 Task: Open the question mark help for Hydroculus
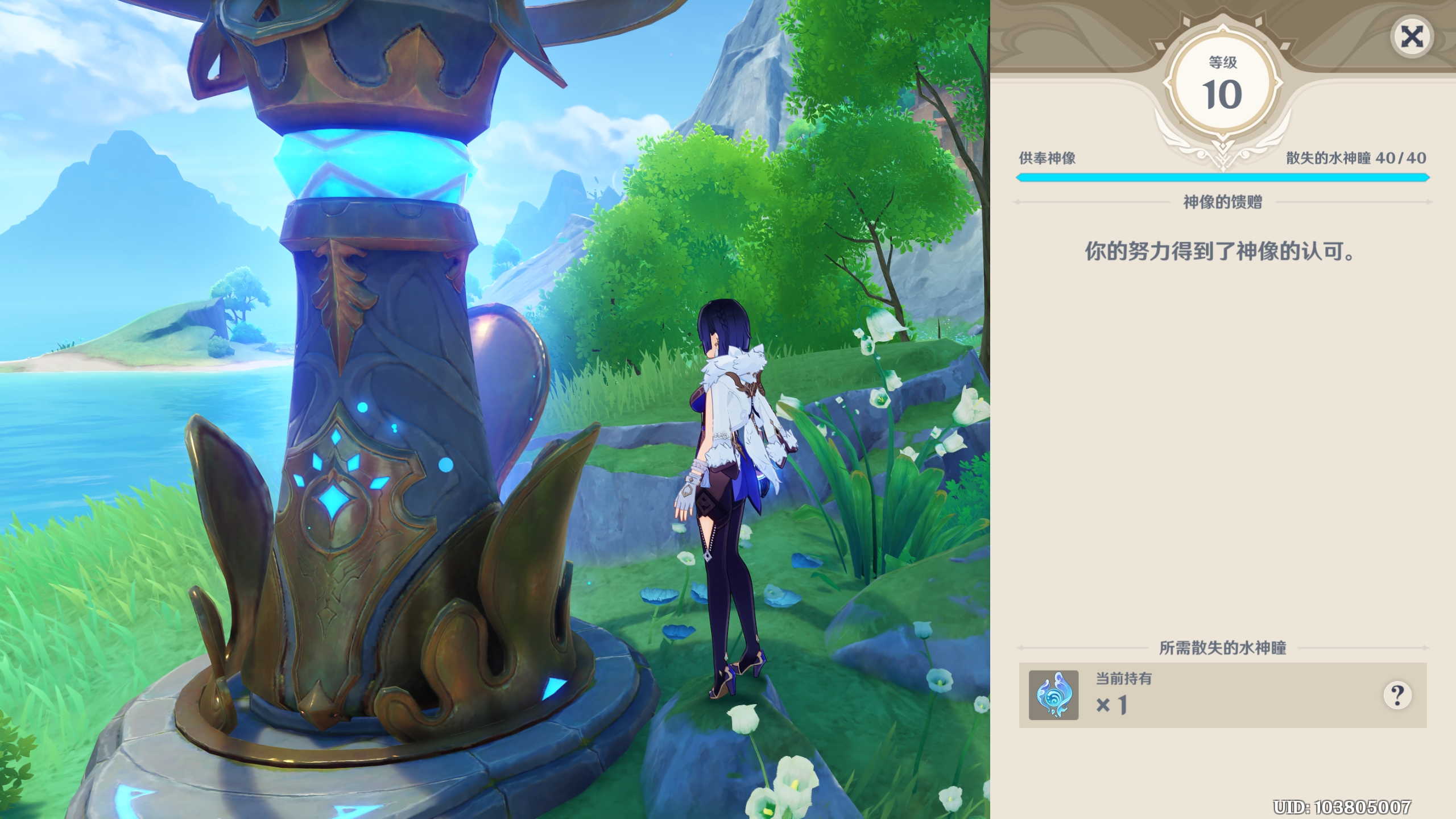pos(1397,694)
